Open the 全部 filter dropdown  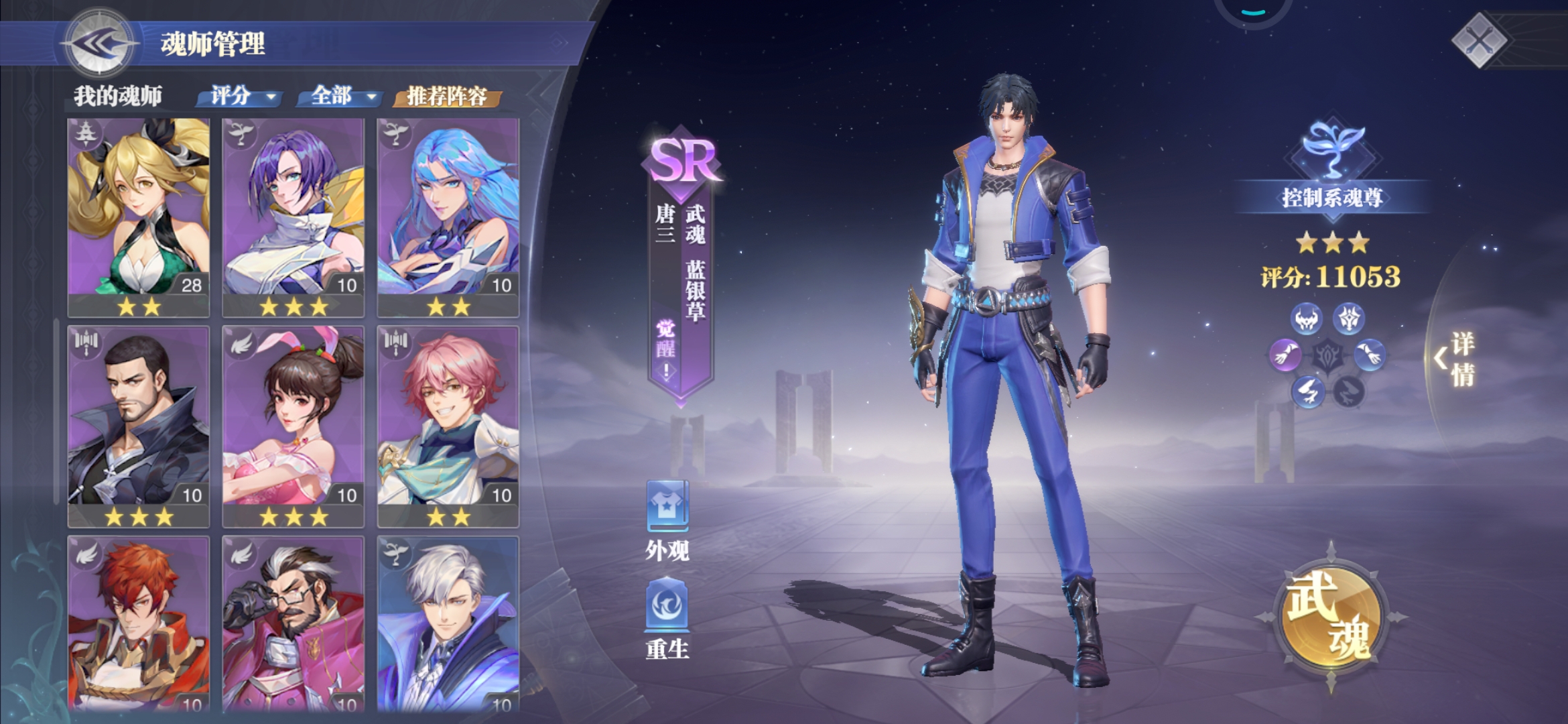tap(343, 97)
